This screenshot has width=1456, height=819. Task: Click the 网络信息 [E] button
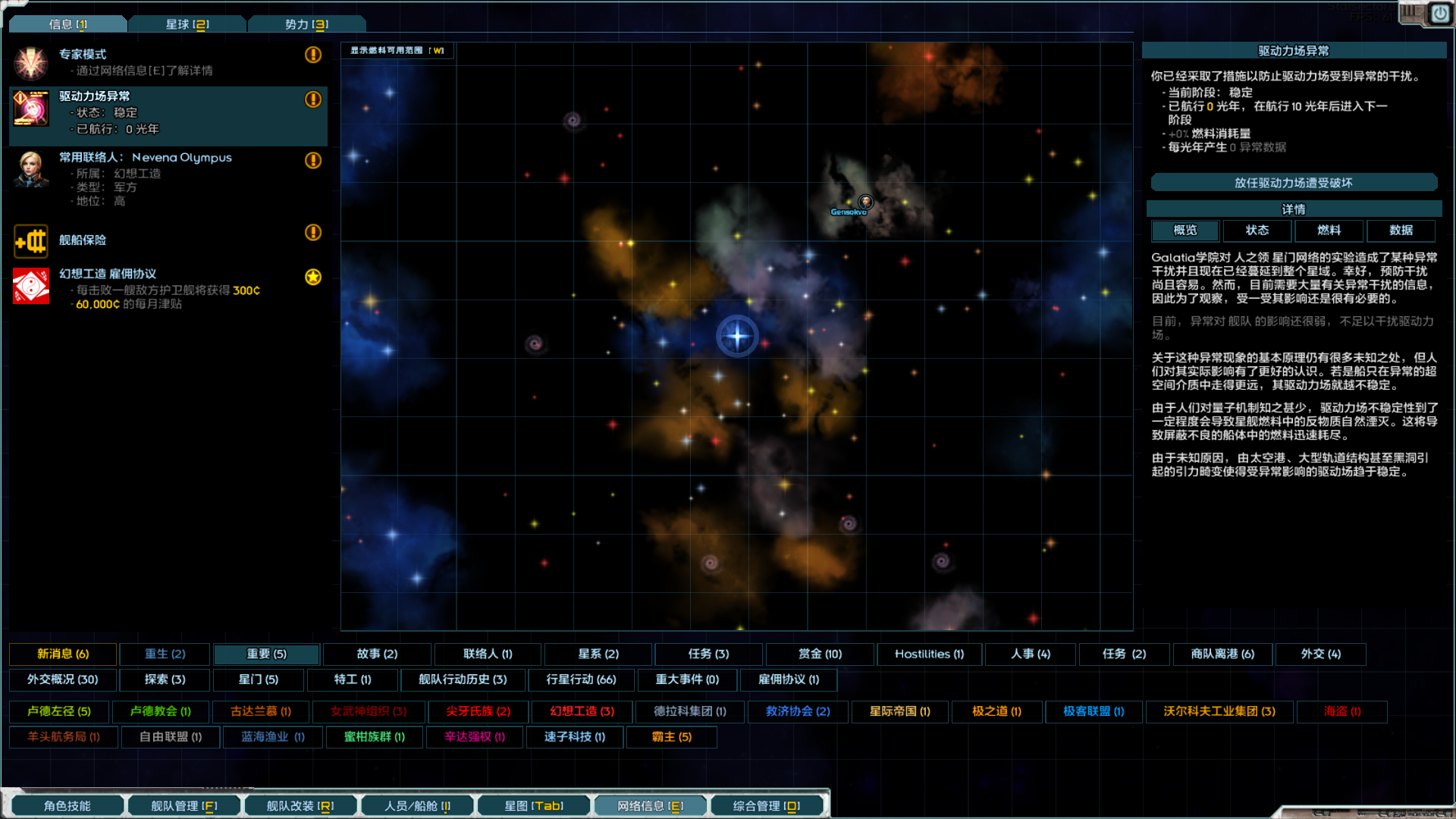pyautogui.click(x=651, y=805)
